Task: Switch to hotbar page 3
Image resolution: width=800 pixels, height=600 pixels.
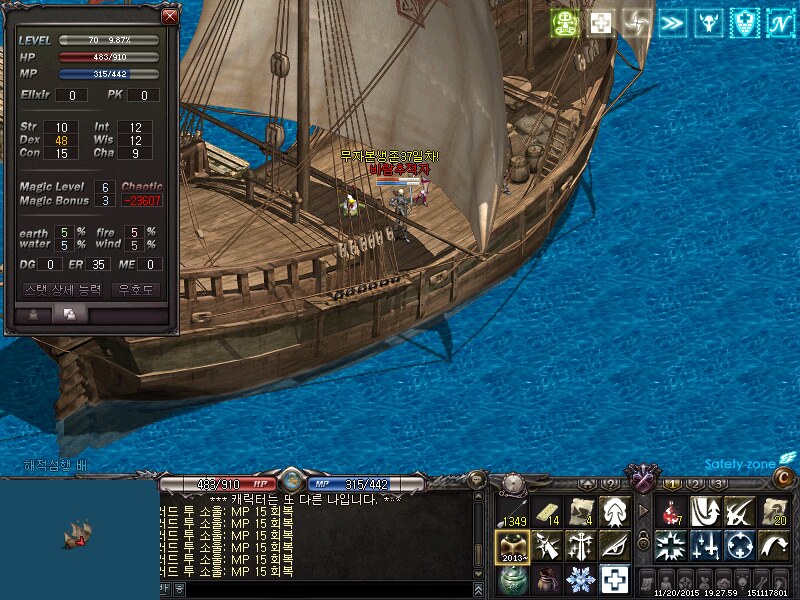Action: pos(719,484)
